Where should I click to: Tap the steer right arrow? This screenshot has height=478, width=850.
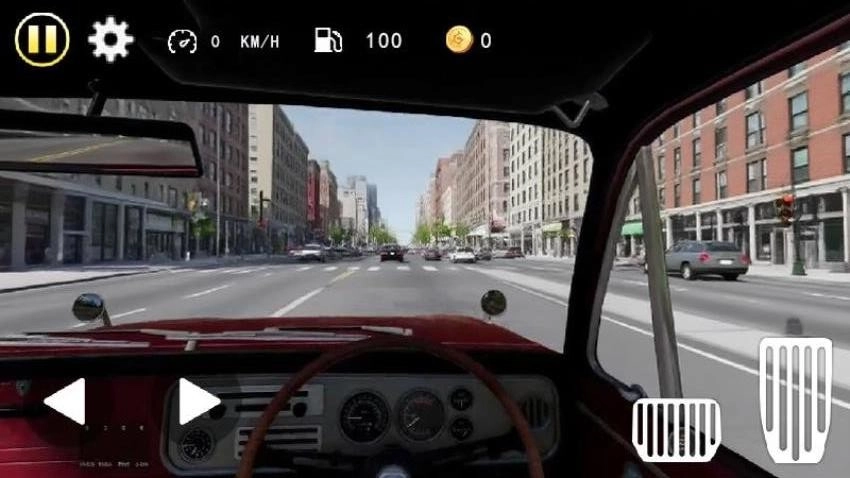[198, 402]
